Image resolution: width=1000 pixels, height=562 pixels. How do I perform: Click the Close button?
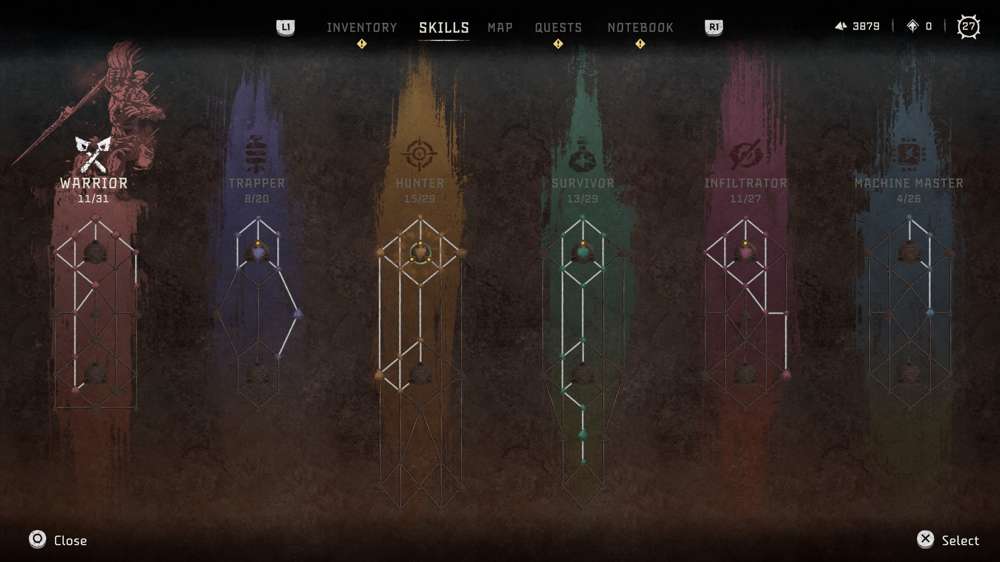[x=58, y=540]
